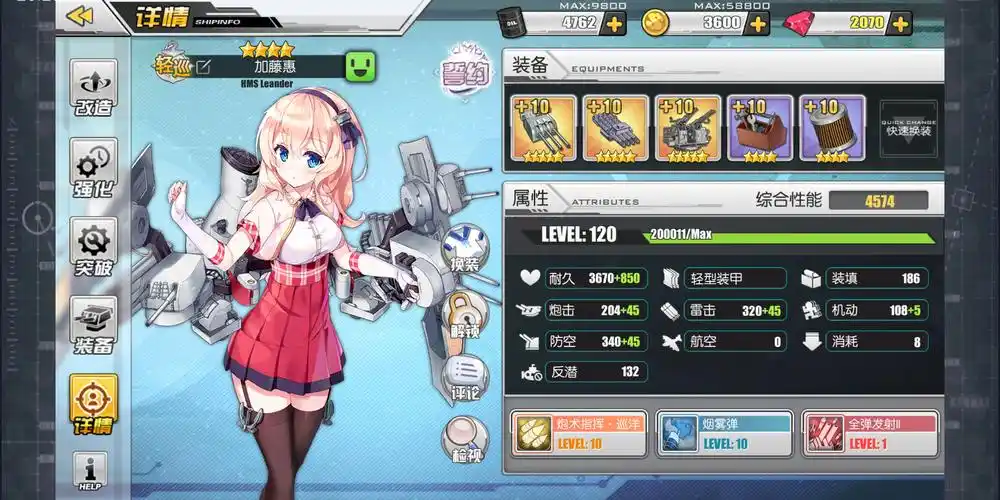The width and height of the screenshot is (1000, 500).
Task: Edit the ship name 加藤惠
Action: [x=204, y=67]
